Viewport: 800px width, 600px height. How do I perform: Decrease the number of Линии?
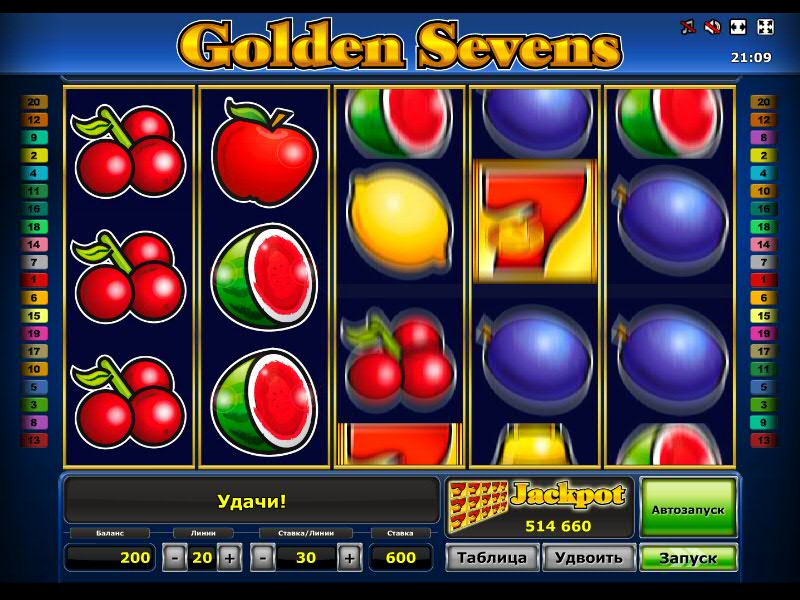(x=174, y=558)
